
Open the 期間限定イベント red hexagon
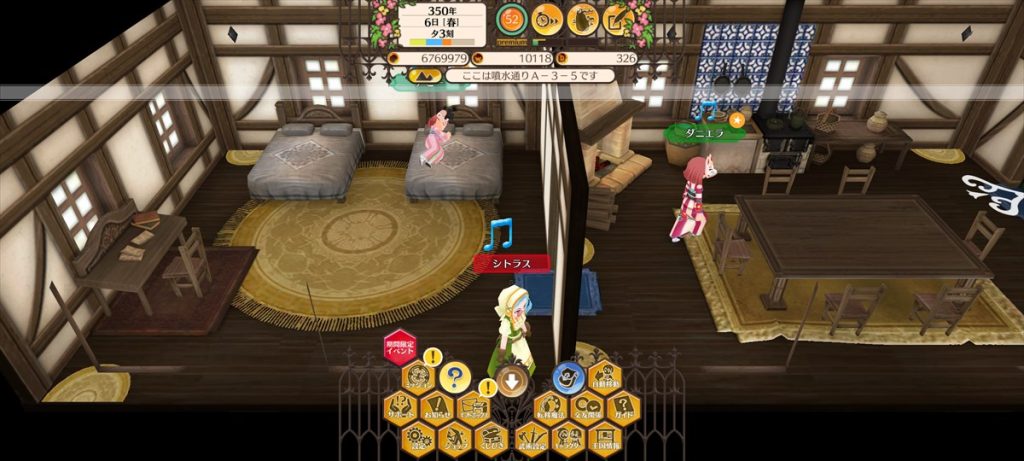pyautogui.click(x=399, y=346)
